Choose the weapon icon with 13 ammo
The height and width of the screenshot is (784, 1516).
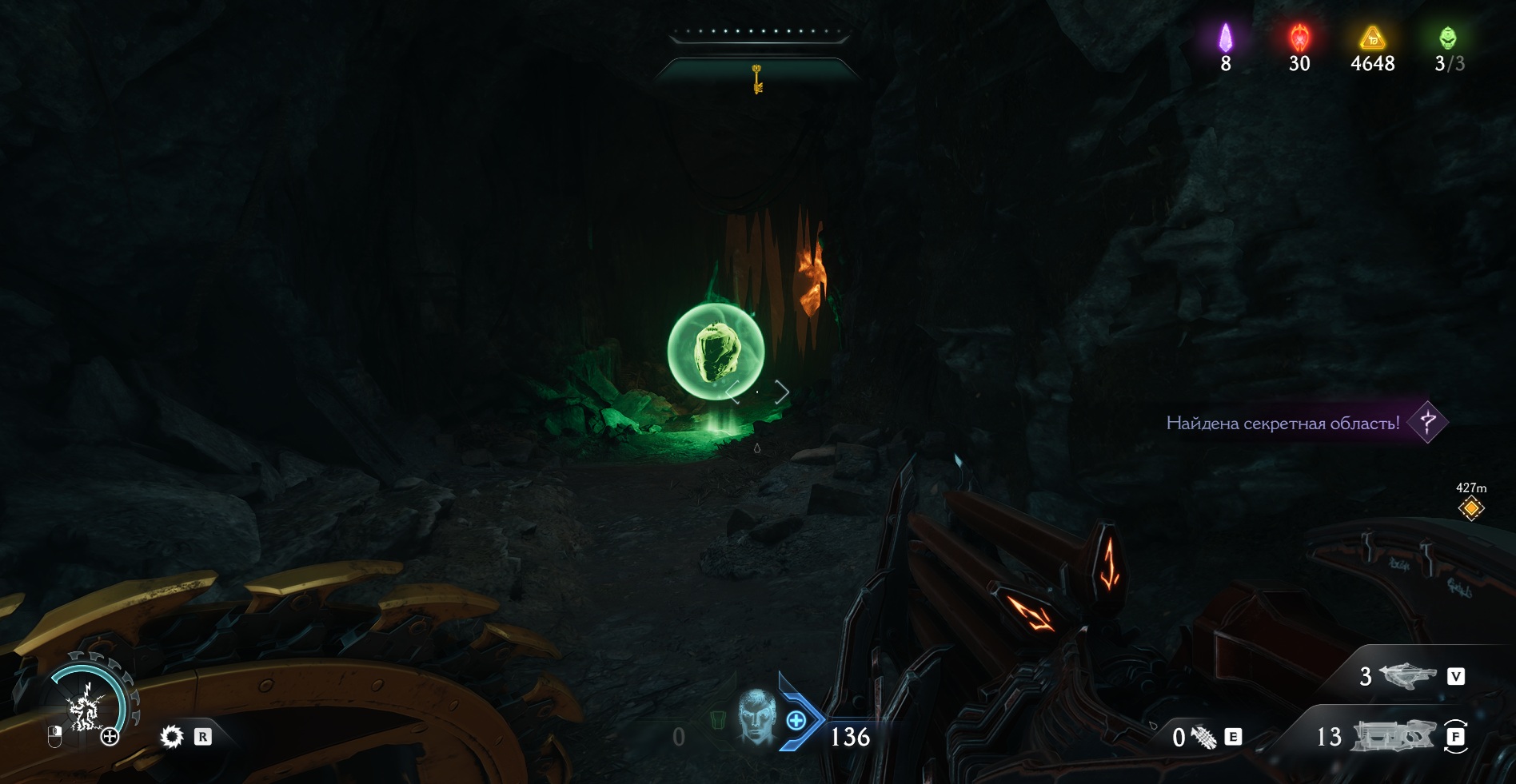pyautogui.click(x=1391, y=736)
